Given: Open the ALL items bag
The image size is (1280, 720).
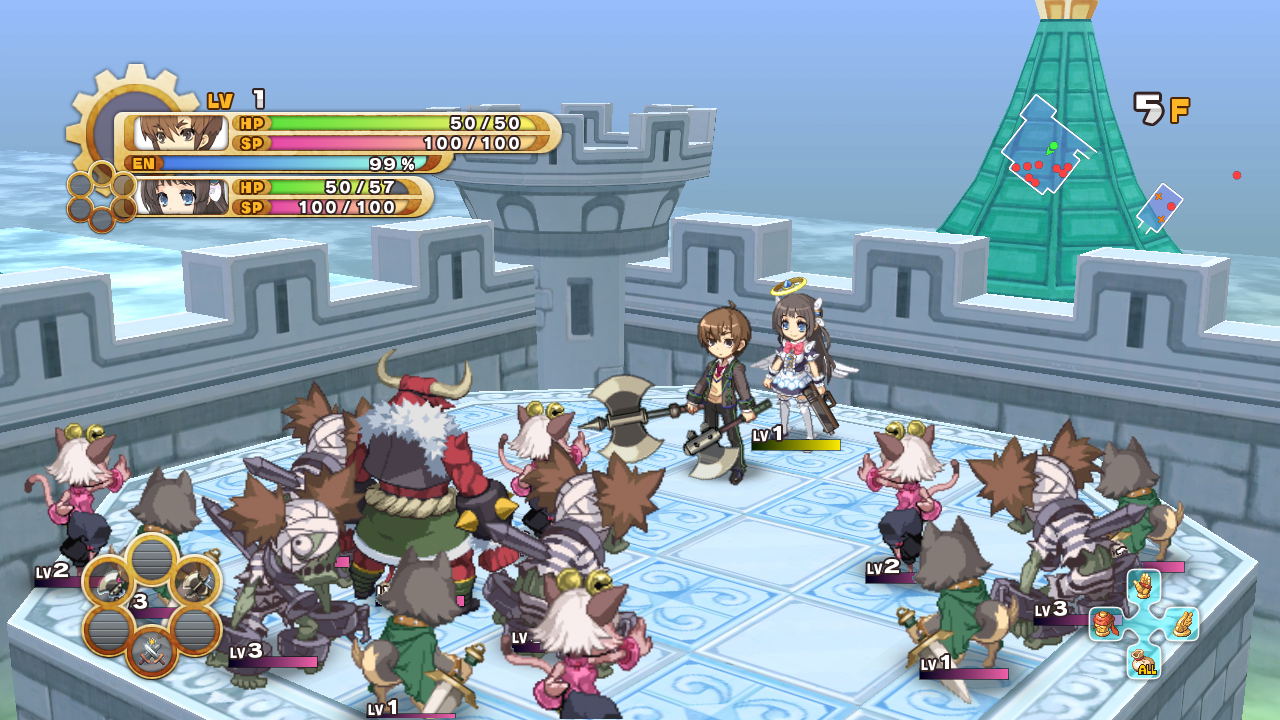Looking at the screenshot, I should [x=1145, y=661].
